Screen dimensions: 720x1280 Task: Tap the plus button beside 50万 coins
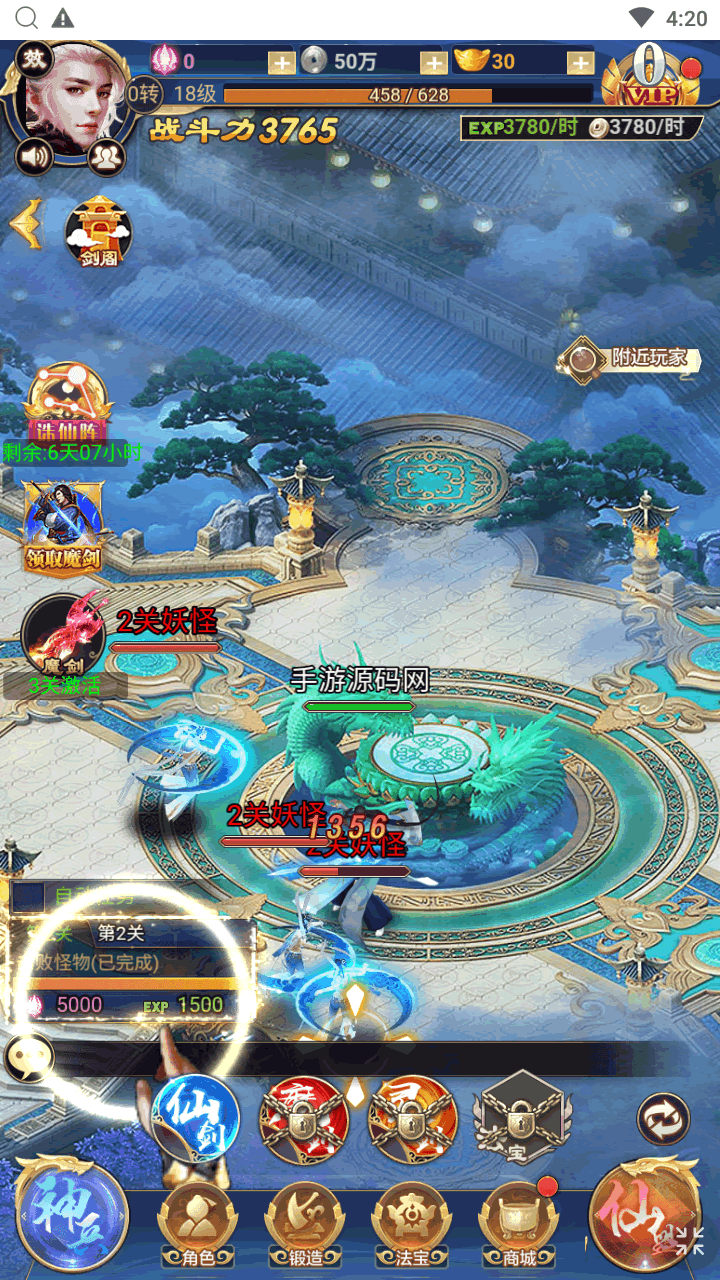coord(433,62)
